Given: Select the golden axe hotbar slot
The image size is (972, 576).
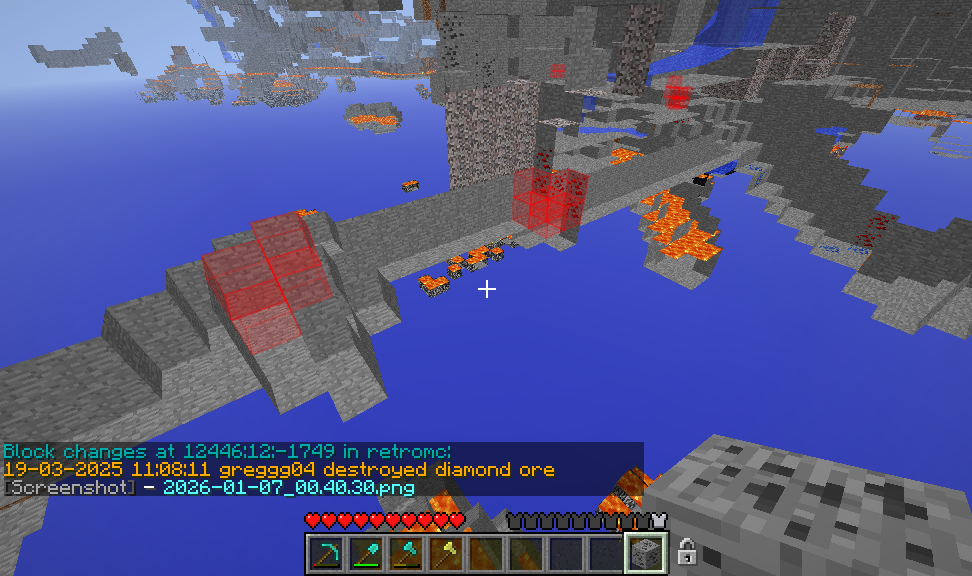Looking at the screenshot, I should pyautogui.click(x=445, y=552).
